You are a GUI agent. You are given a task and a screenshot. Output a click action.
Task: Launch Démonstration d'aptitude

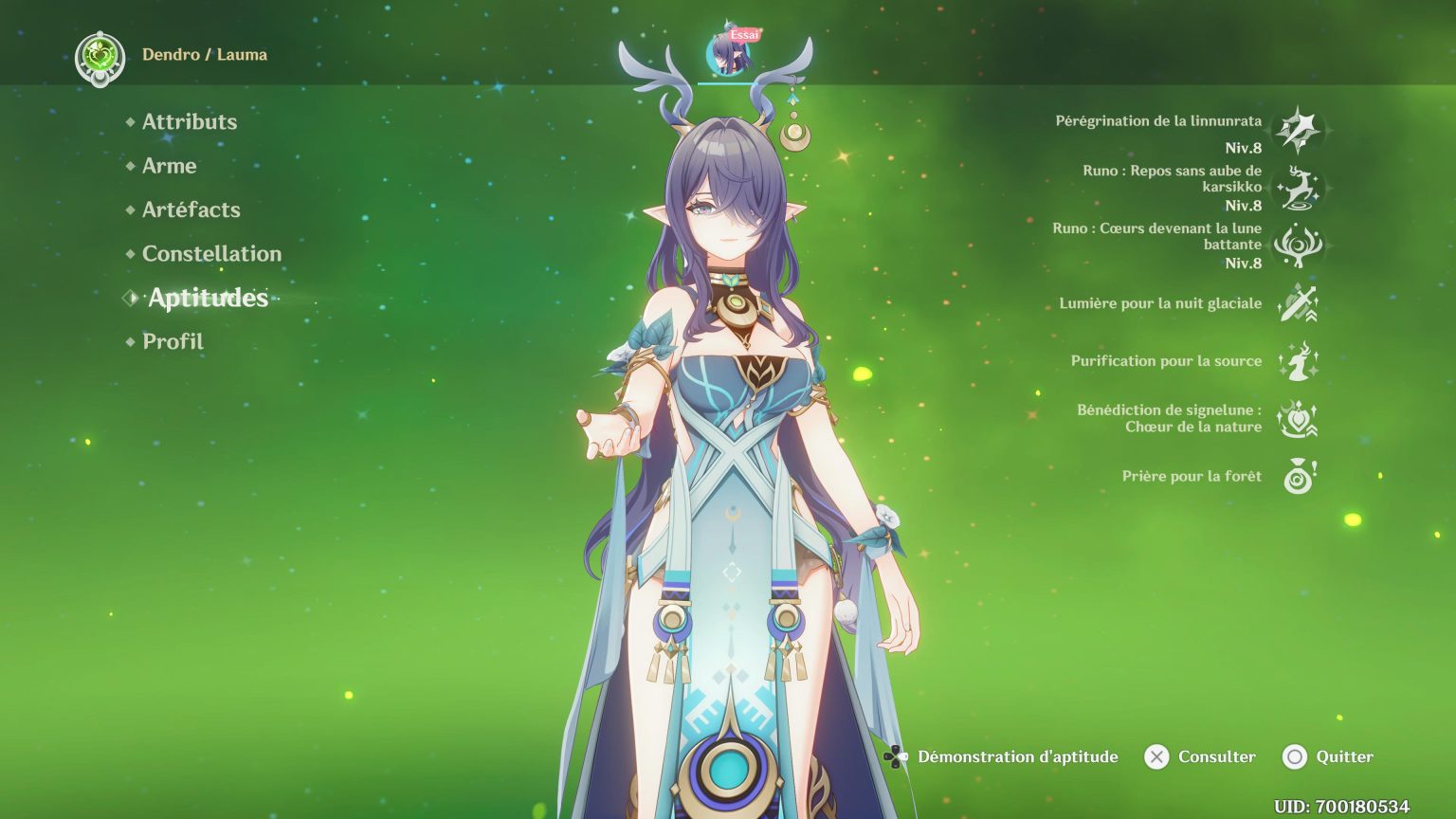(x=1017, y=756)
